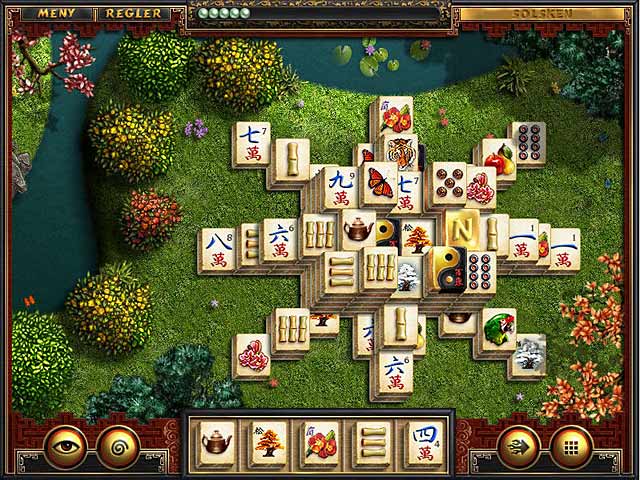The width and height of the screenshot is (640, 480).
Task: Open the MENY menu
Action: click(57, 14)
